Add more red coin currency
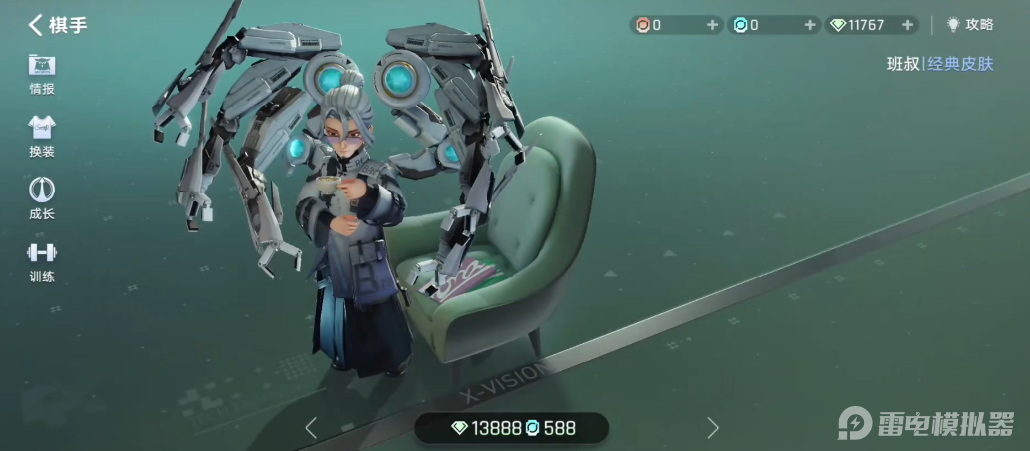 712,25
